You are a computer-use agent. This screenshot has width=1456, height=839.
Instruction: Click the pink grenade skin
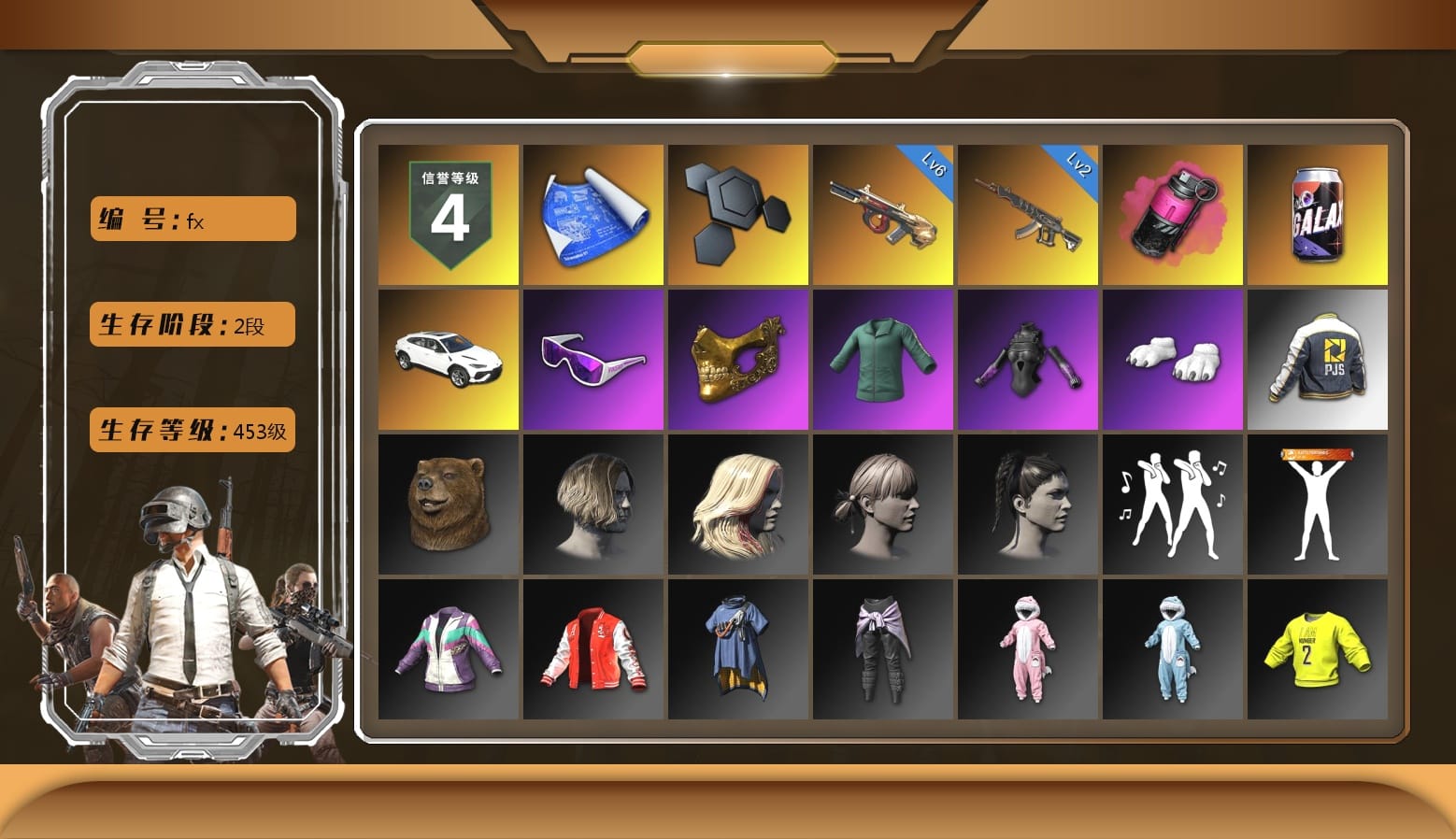1172,213
